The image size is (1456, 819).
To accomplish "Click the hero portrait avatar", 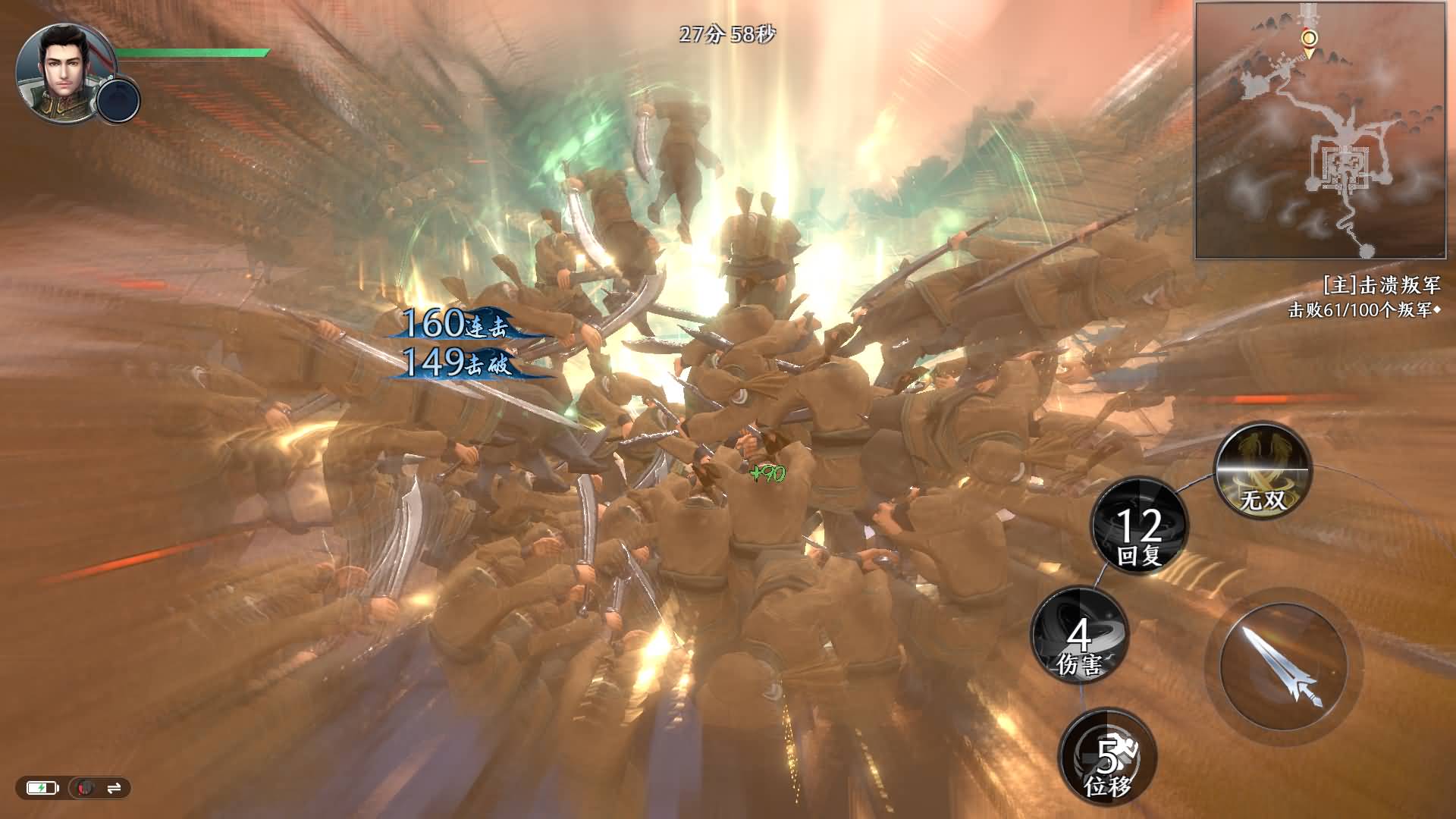I will click(x=61, y=71).
